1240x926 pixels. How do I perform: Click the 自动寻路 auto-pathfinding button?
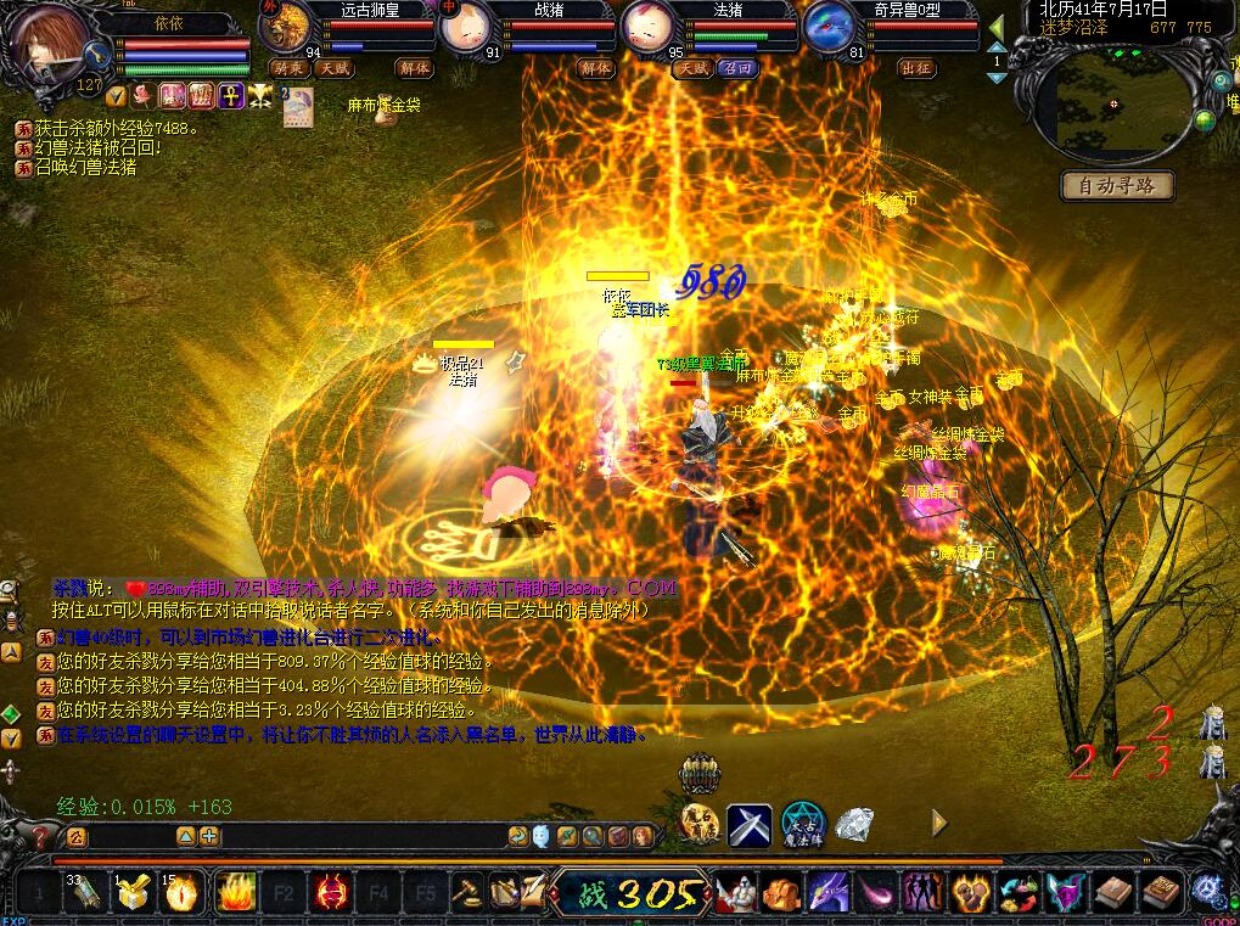1116,186
